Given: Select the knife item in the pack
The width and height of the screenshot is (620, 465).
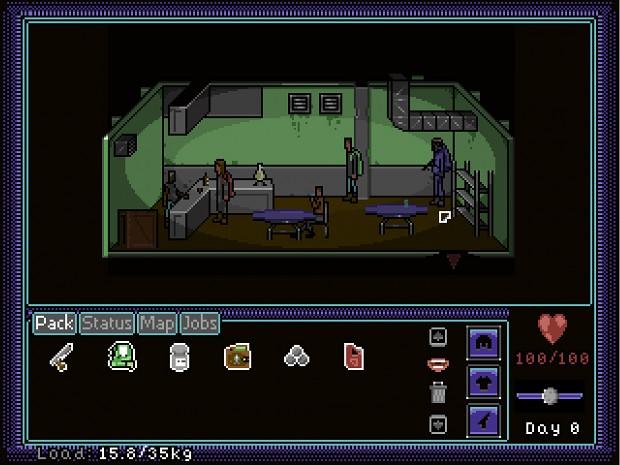Looking at the screenshot, I should click(61, 357).
